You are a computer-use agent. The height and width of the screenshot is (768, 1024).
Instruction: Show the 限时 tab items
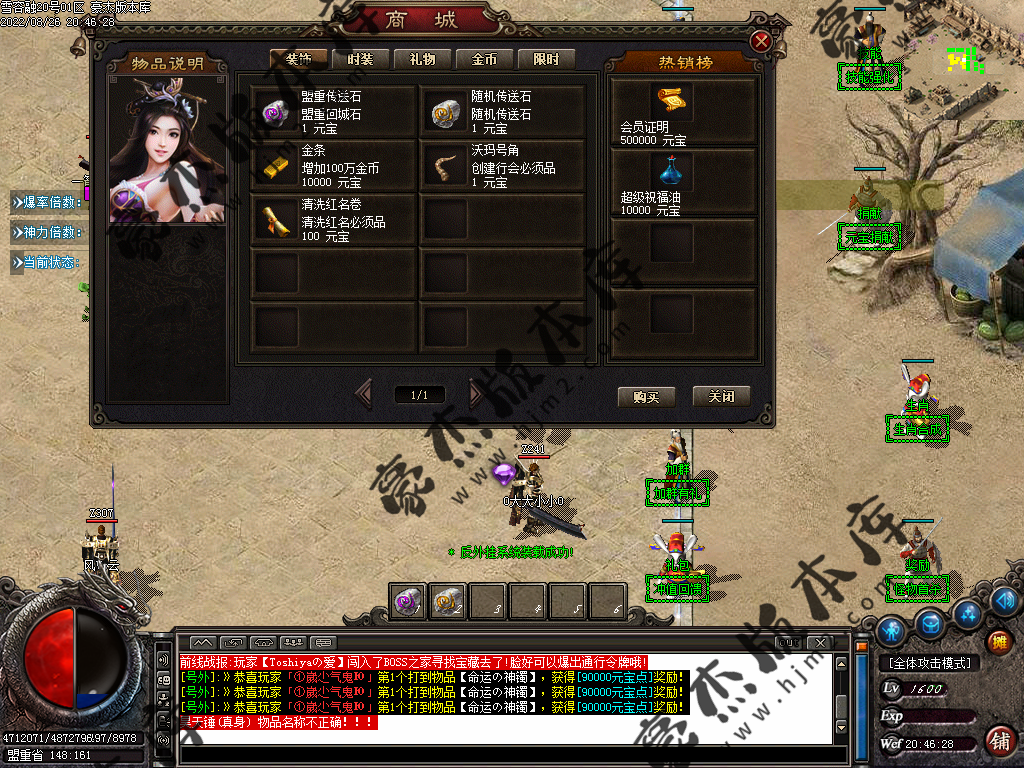tap(546, 60)
